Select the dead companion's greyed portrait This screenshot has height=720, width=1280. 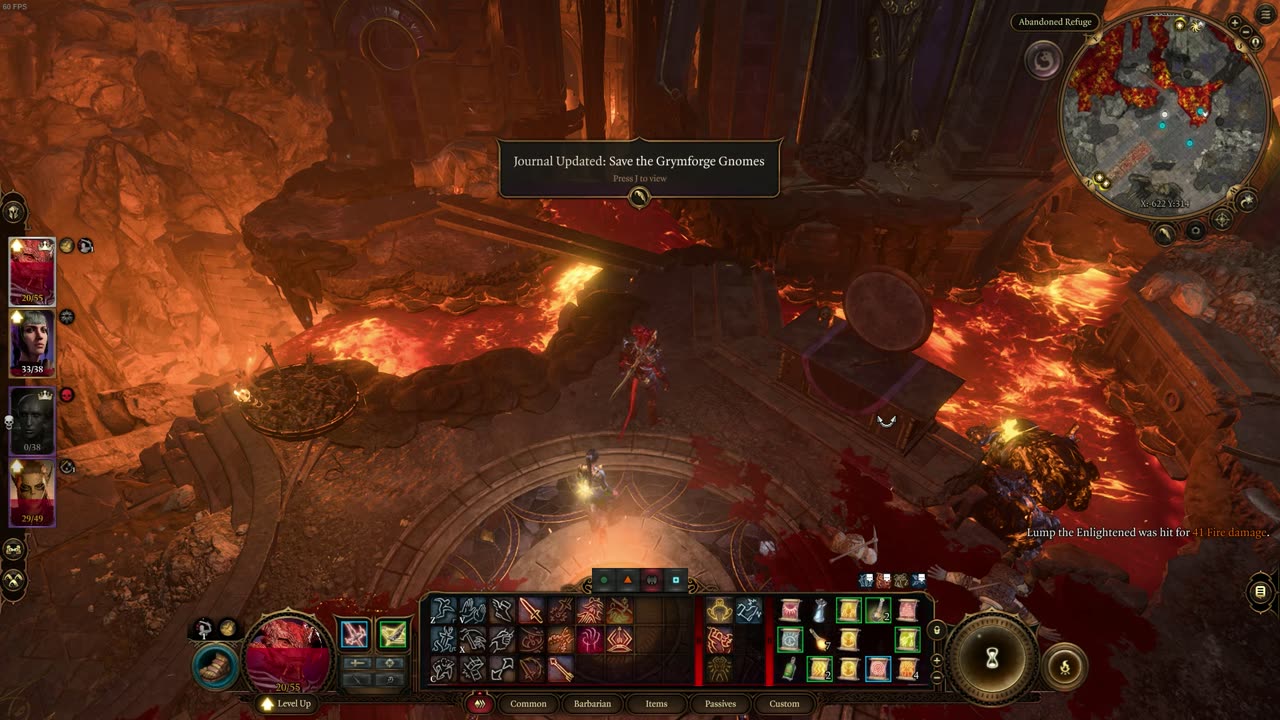click(x=32, y=419)
